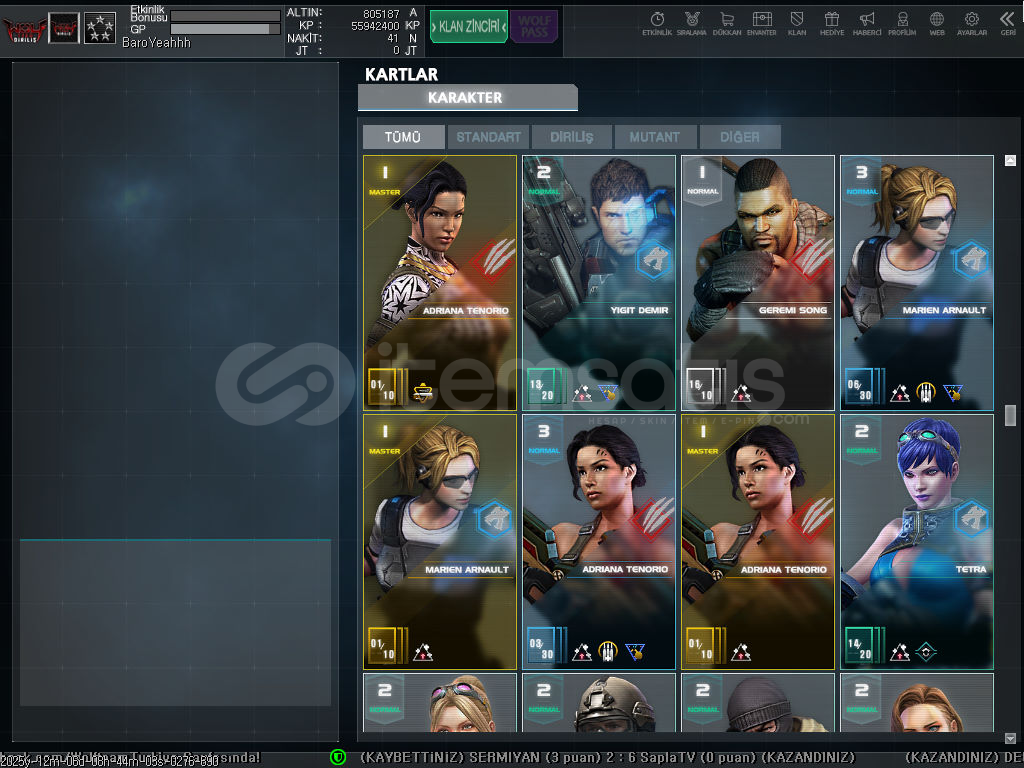Open the Sıralama ranking page

click(x=691, y=23)
